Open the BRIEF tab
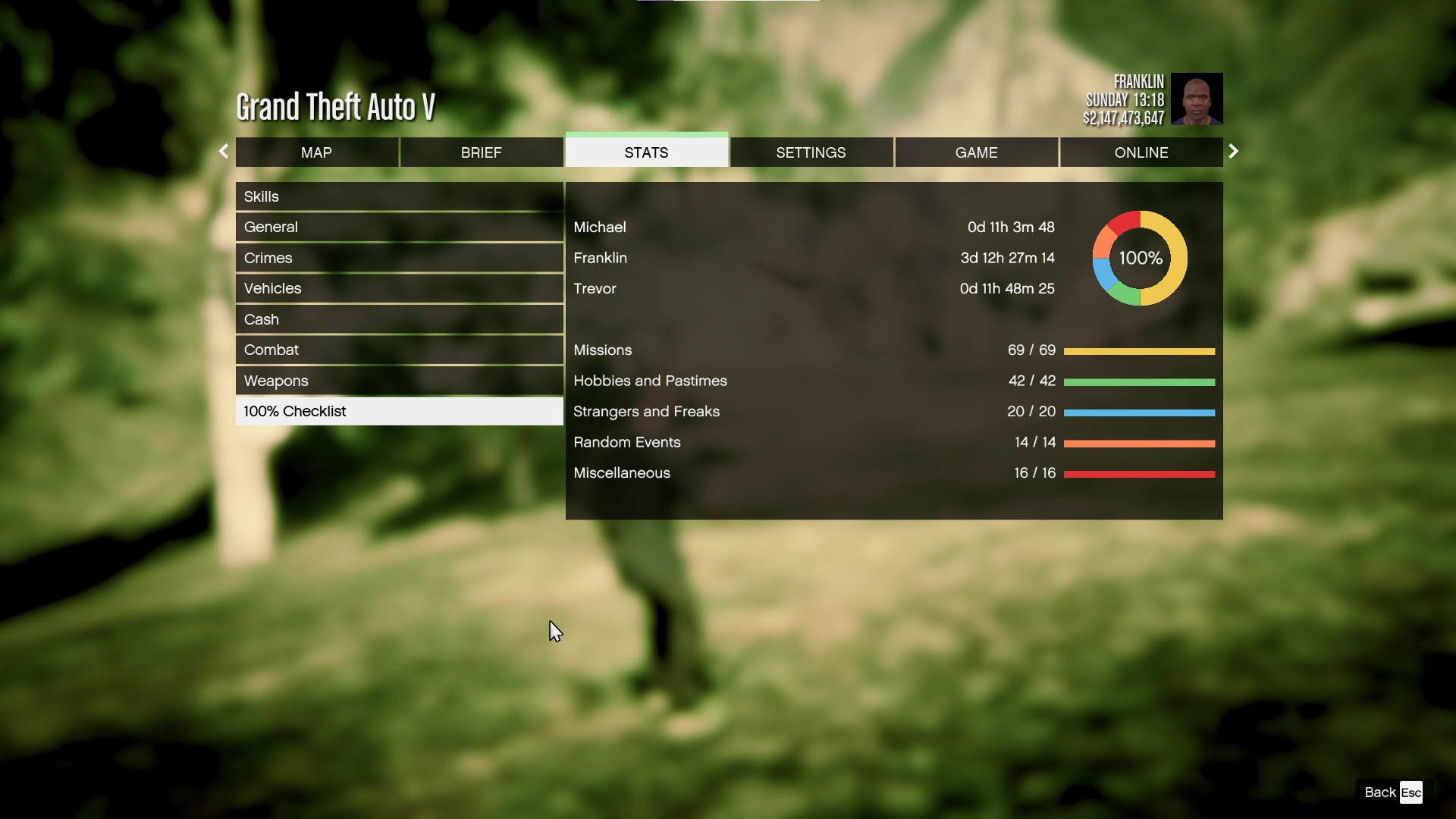This screenshot has width=1456, height=819. [482, 152]
